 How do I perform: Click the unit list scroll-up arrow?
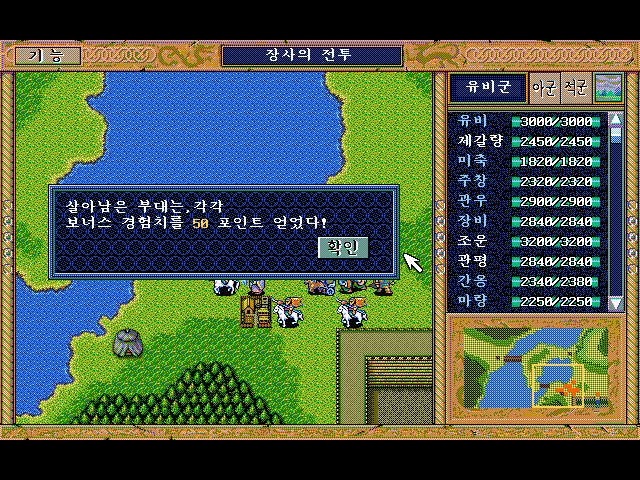[x=616, y=119]
